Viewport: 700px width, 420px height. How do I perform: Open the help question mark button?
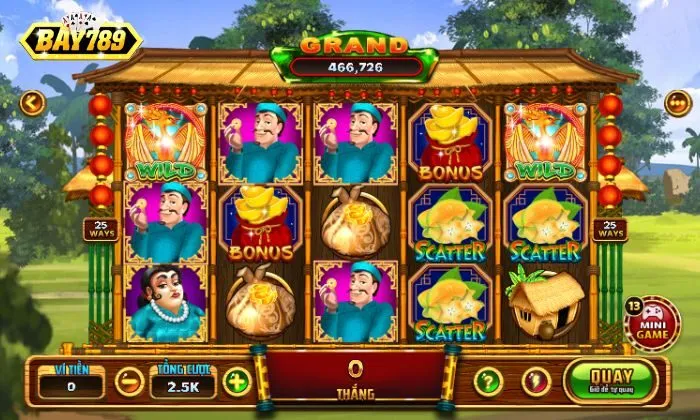[487, 381]
